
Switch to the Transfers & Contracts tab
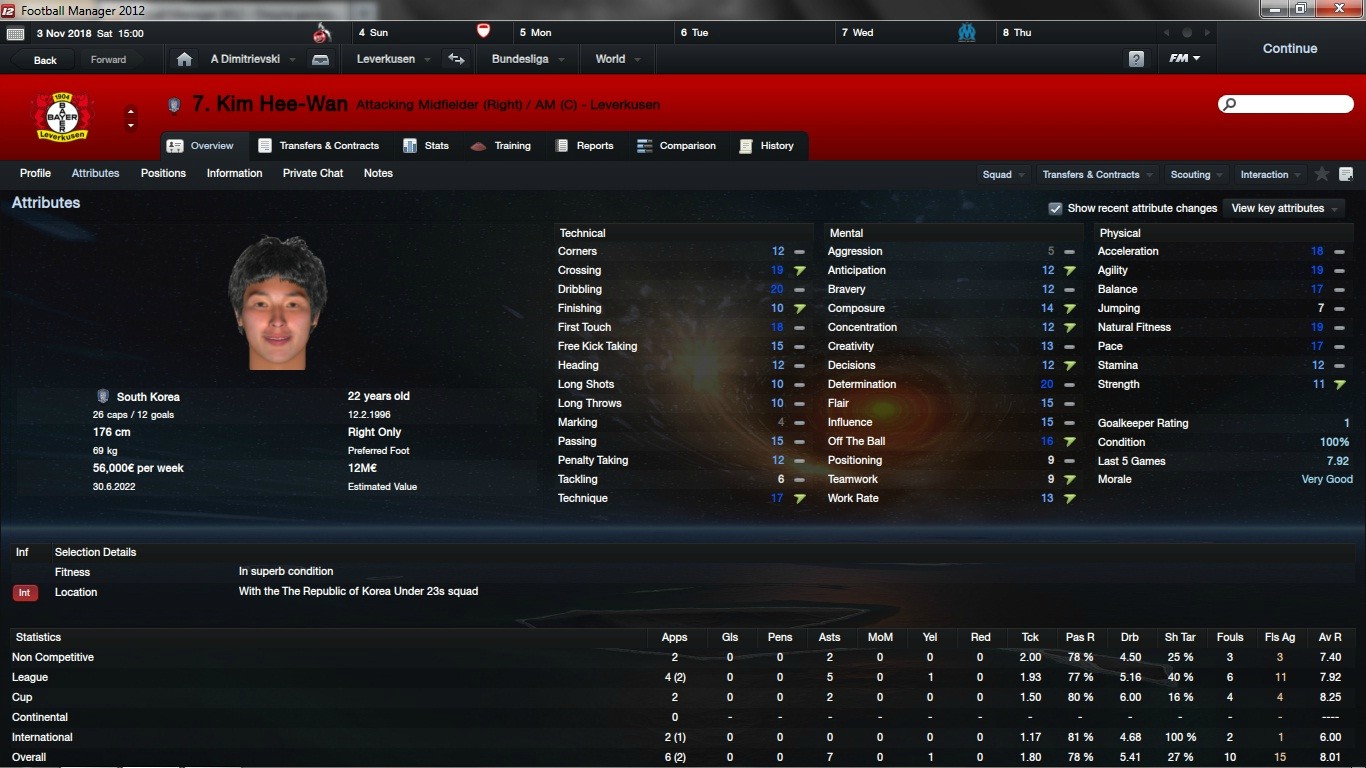click(x=319, y=146)
